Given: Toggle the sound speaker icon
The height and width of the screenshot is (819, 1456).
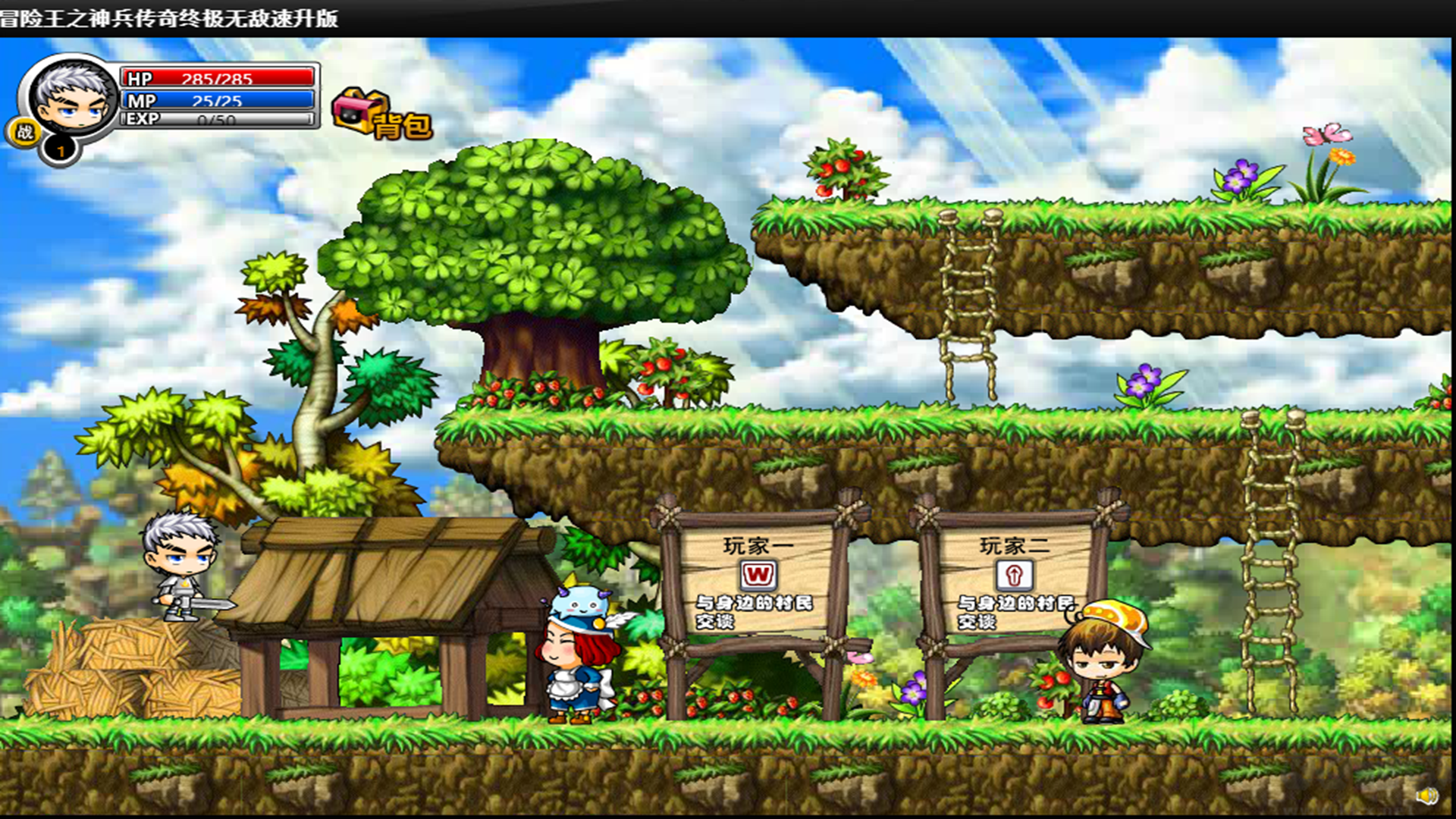Looking at the screenshot, I should [x=1426, y=795].
